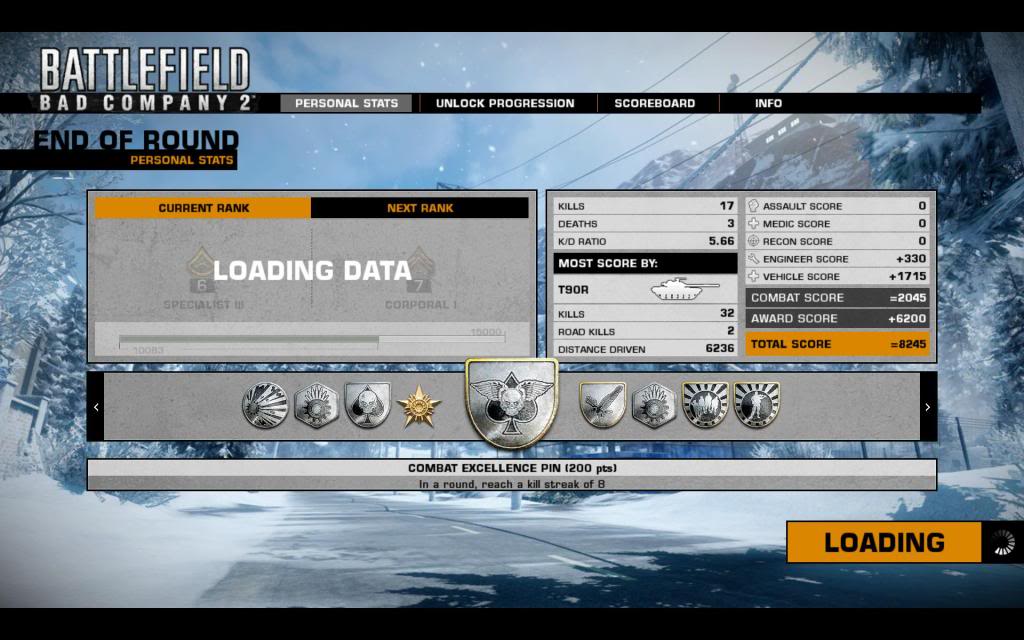Pick the round sunburst pin
This screenshot has height=640, width=1024.
tap(264, 406)
